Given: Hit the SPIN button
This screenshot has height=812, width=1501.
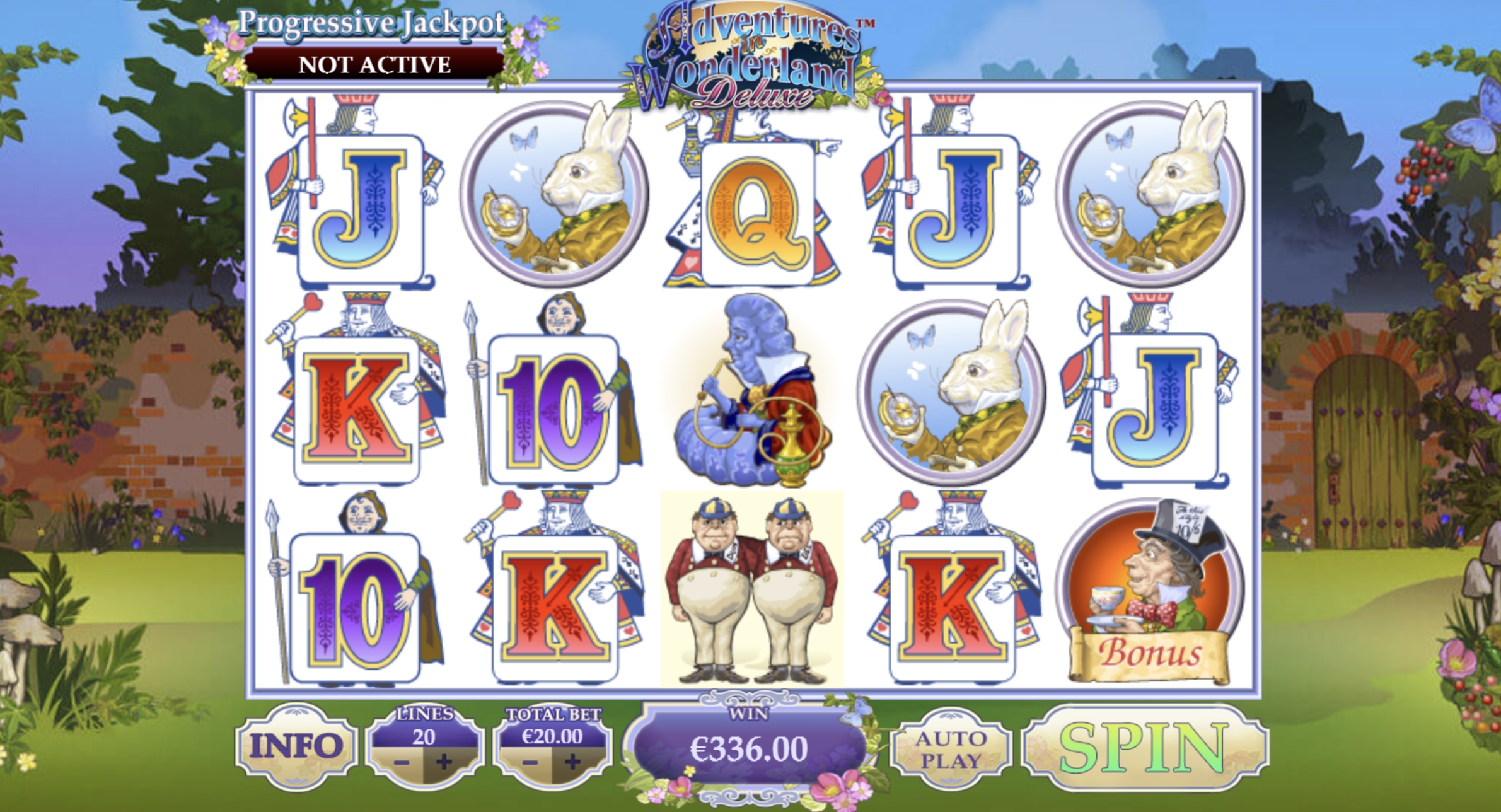Looking at the screenshot, I should (x=1144, y=748).
